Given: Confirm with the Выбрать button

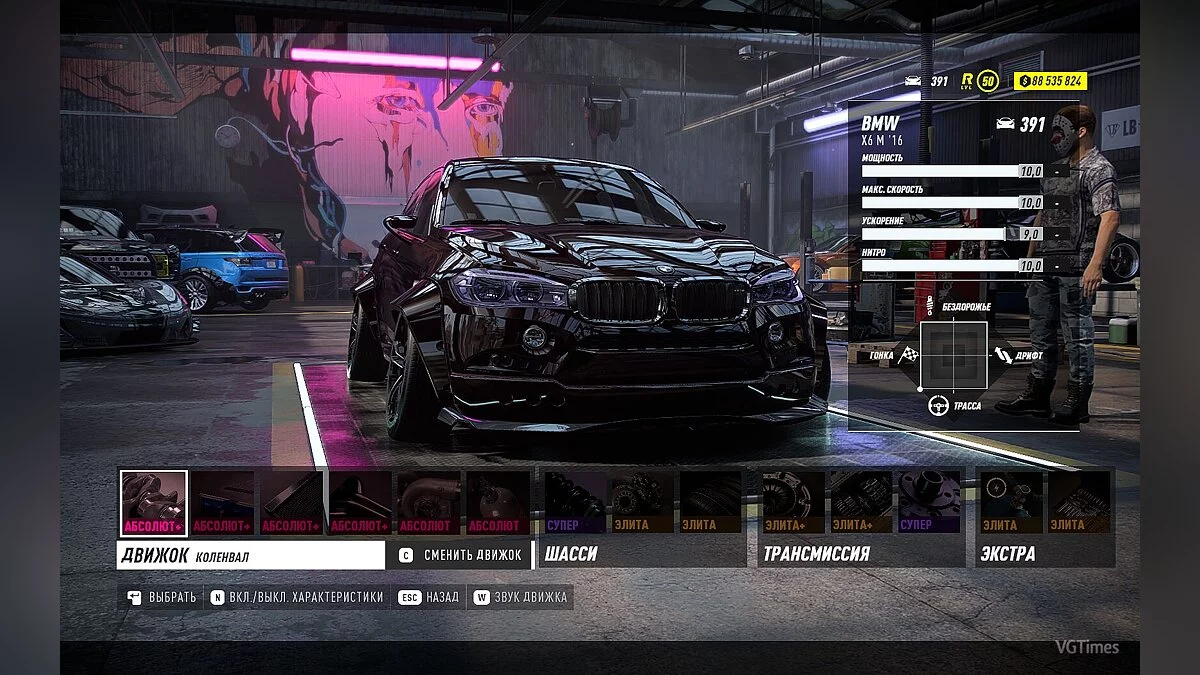Looking at the screenshot, I should tap(162, 597).
